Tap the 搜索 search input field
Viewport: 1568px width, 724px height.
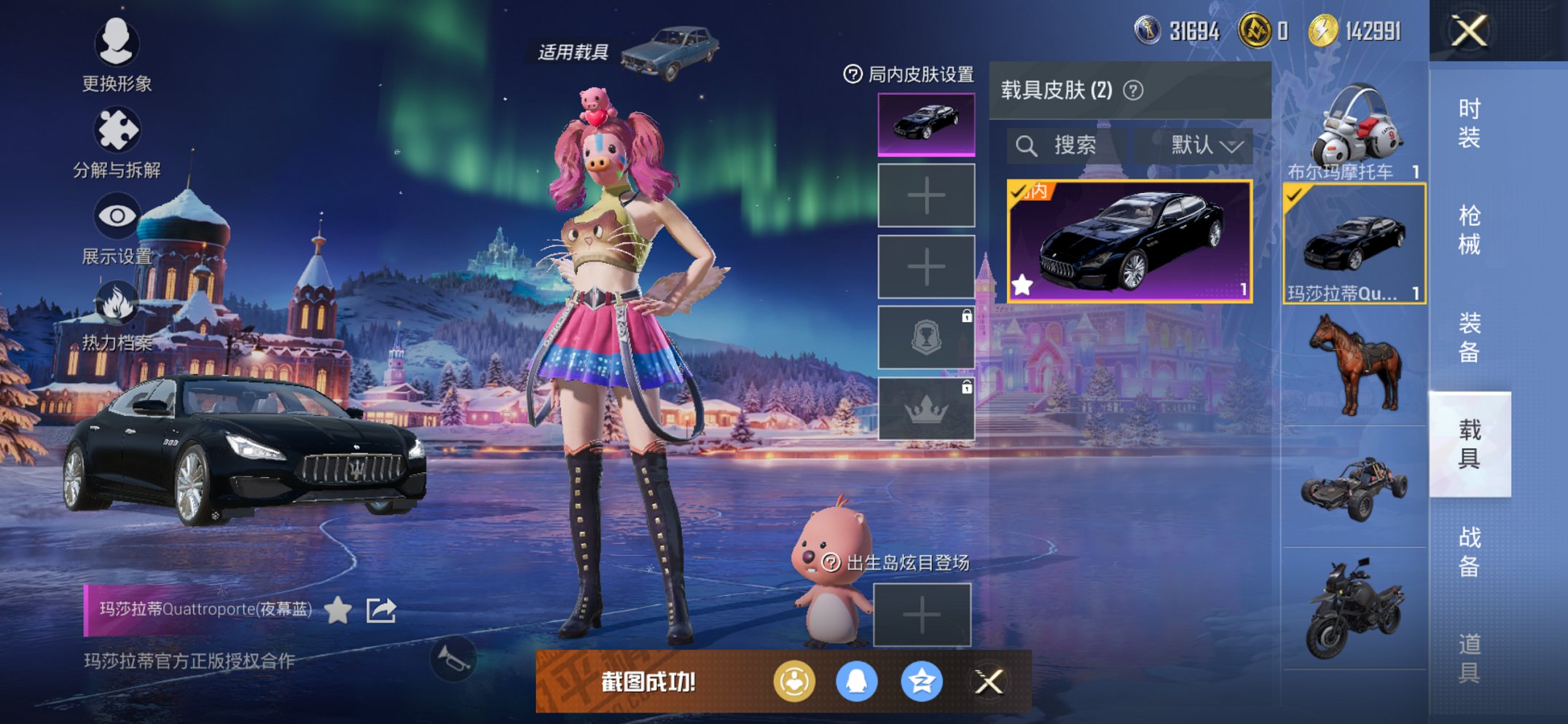[x=1064, y=145]
